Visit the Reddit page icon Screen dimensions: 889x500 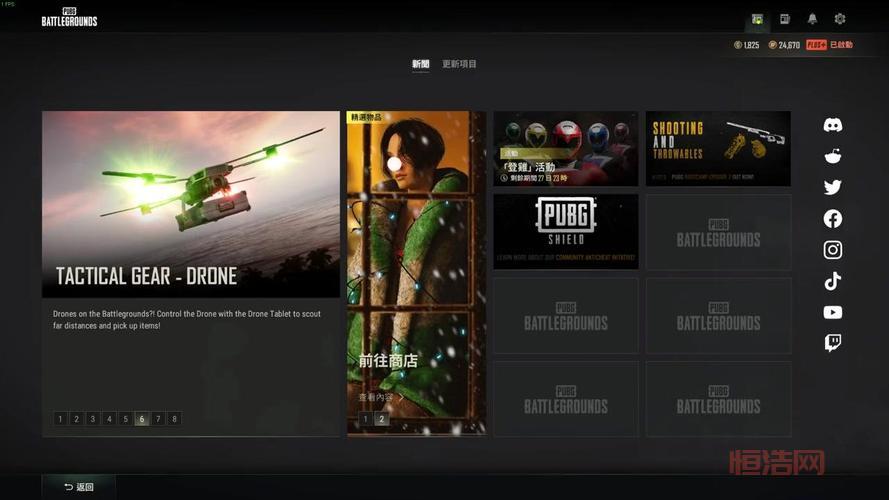833,156
